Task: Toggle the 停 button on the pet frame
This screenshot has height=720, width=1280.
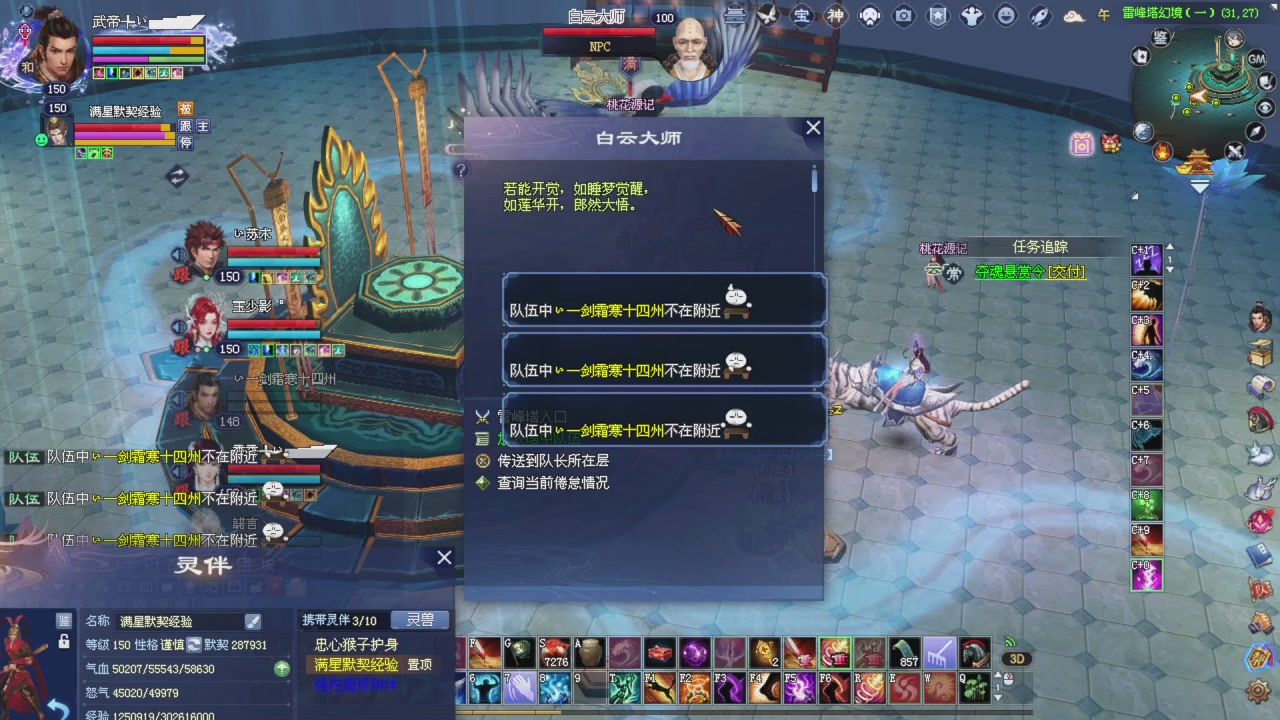Action: point(186,142)
